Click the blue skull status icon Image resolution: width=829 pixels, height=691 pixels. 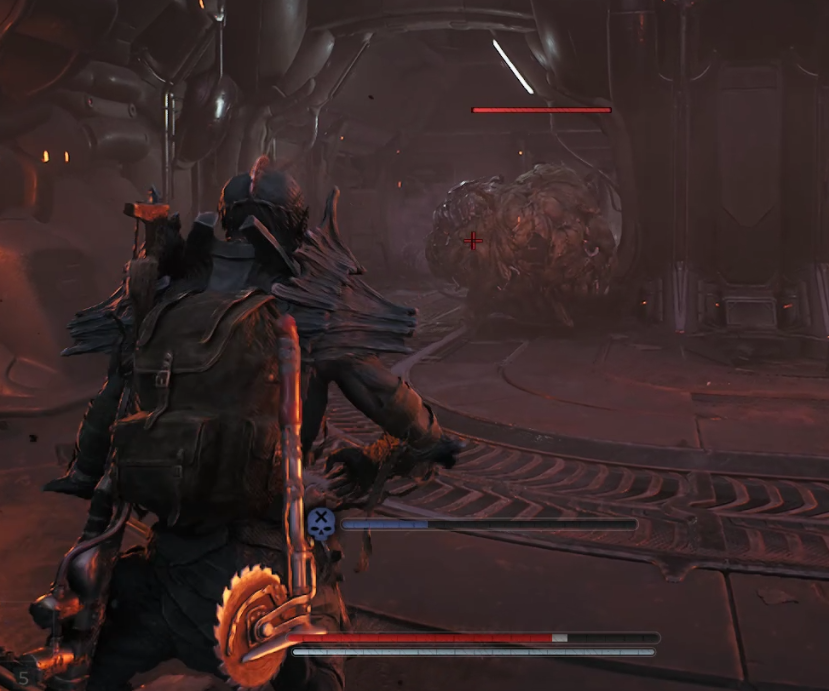(321, 523)
